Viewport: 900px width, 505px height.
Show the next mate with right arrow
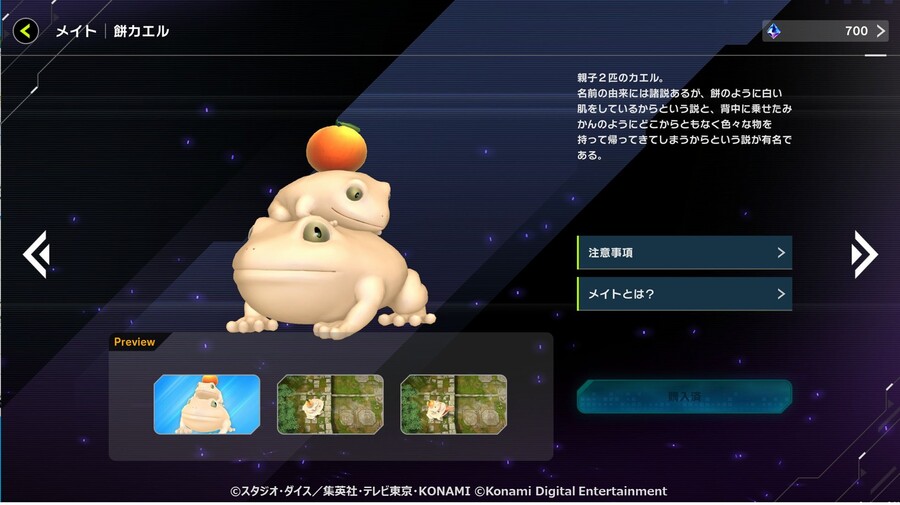pos(864,254)
